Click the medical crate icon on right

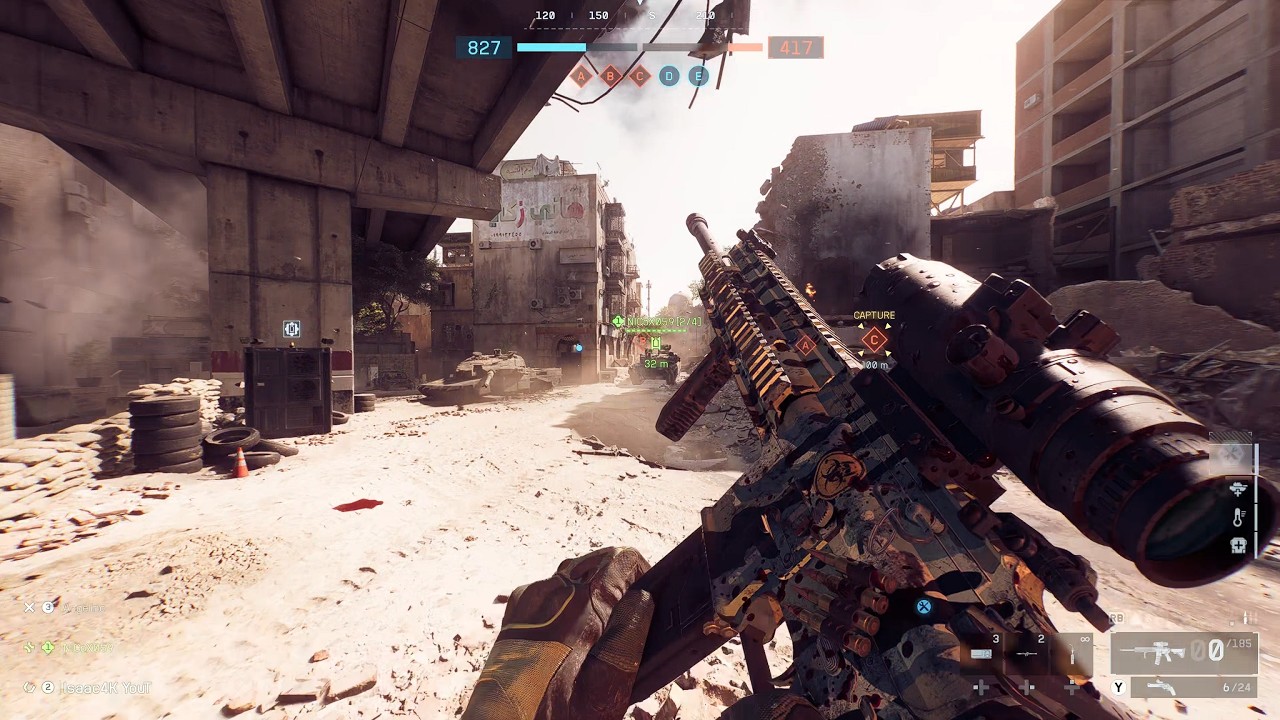pyautogui.click(x=1239, y=545)
